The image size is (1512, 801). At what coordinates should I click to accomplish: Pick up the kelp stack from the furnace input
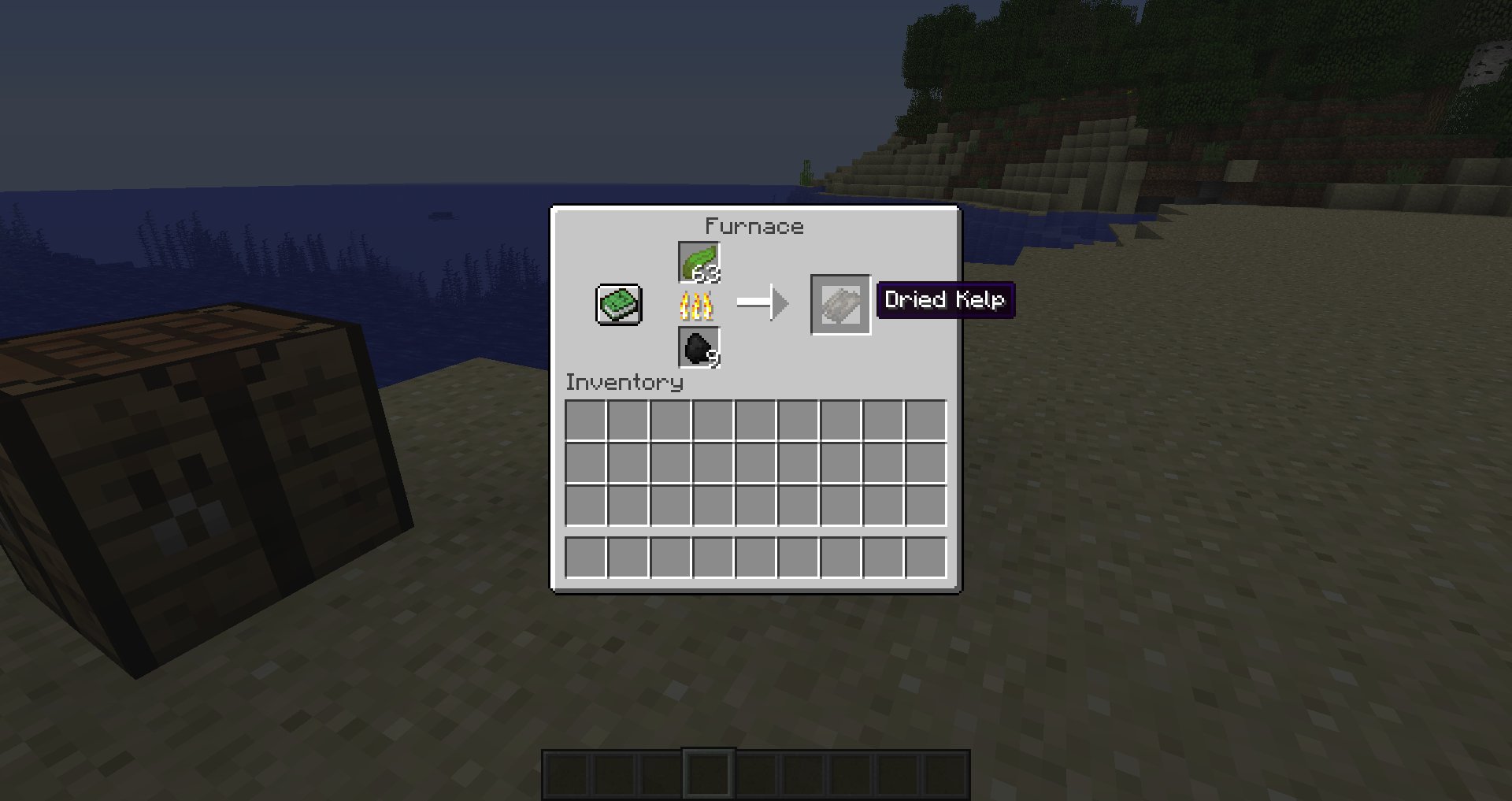[698, 263]
